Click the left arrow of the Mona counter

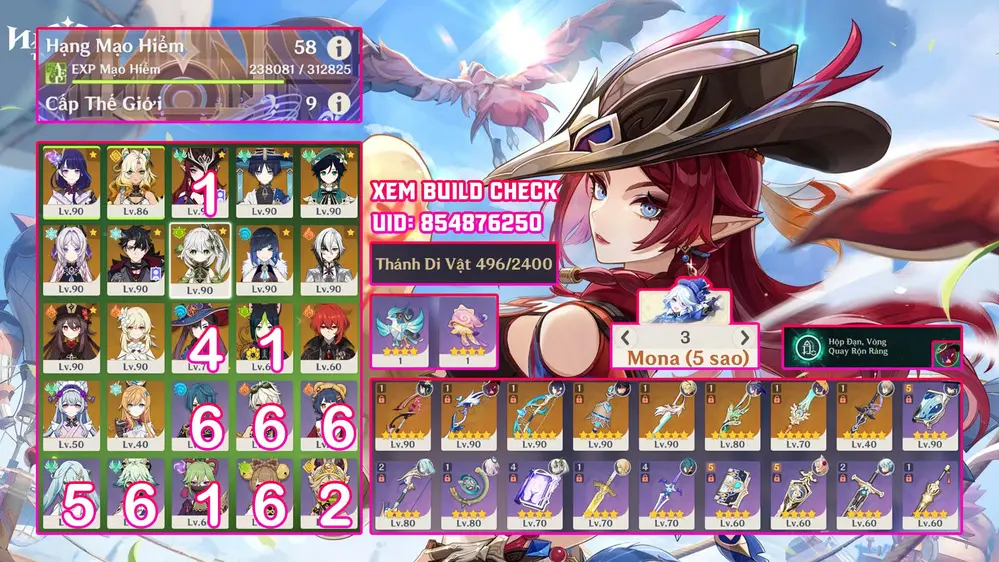pos(627,338)
